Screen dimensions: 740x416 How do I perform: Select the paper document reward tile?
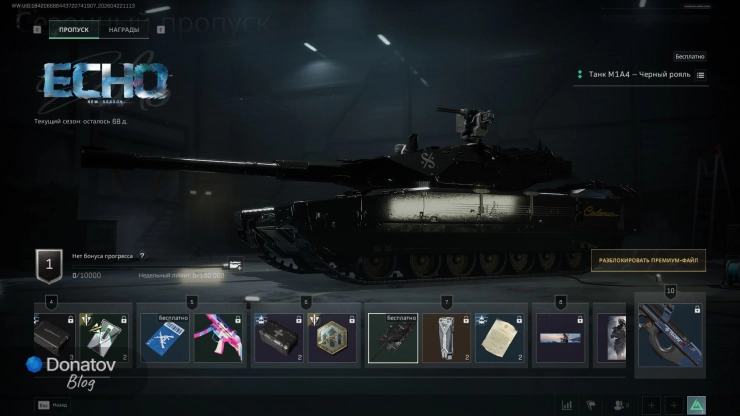point(500,338)
